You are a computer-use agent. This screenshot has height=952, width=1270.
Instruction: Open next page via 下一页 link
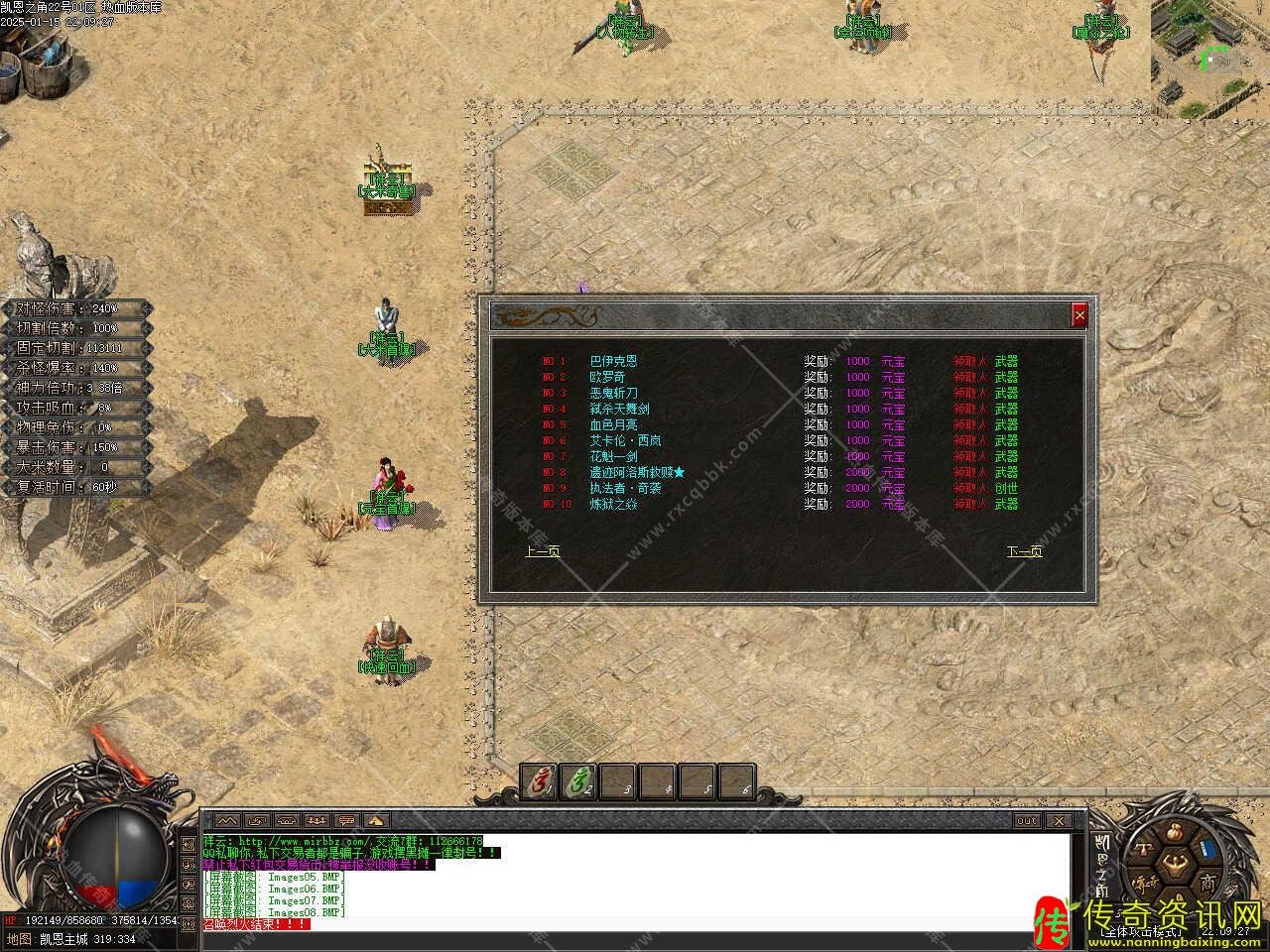coord(1024,551)
